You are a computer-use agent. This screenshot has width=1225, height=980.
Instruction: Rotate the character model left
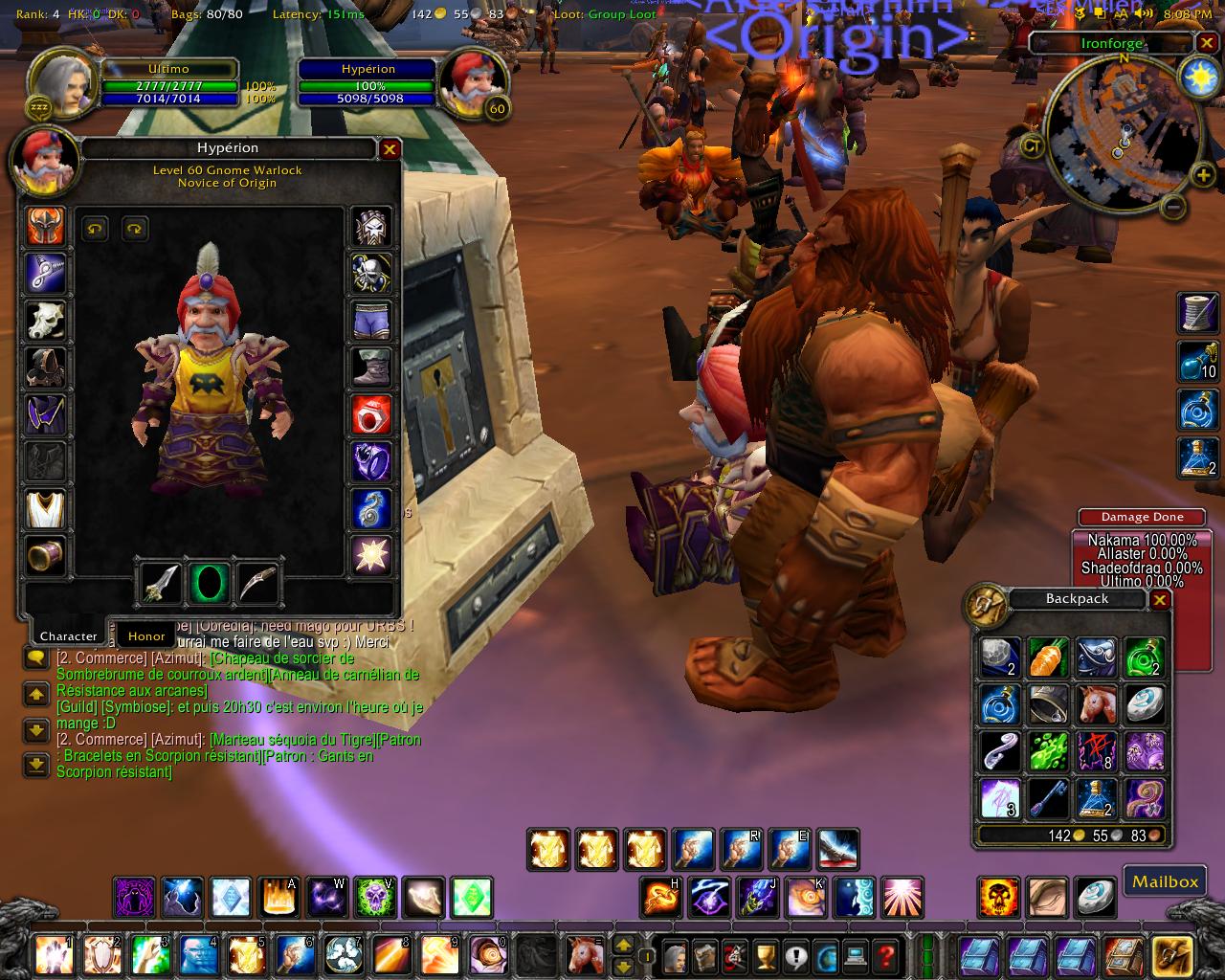click(x=95, y=228)
